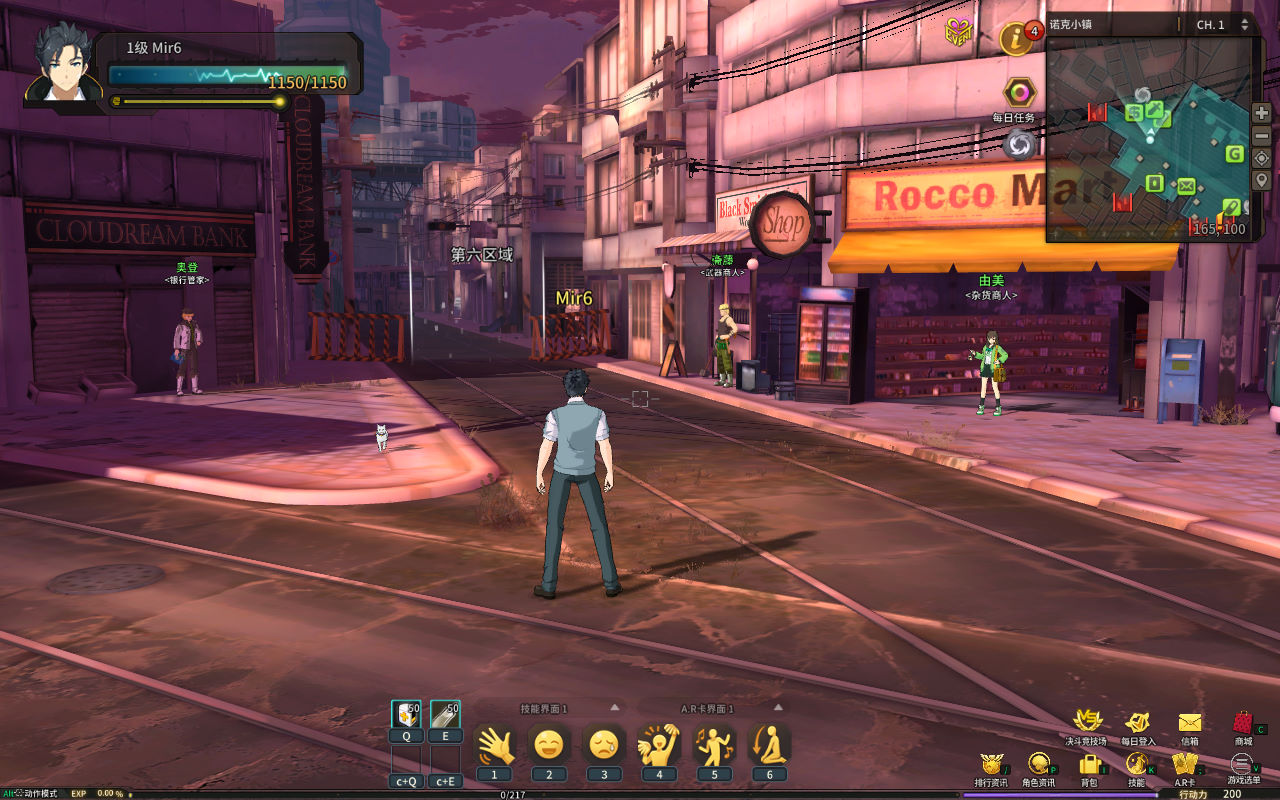Open the mailbox (信箱) envelope icon
This screenshot has height=800, width=1280.
(x=1189, y=723)
